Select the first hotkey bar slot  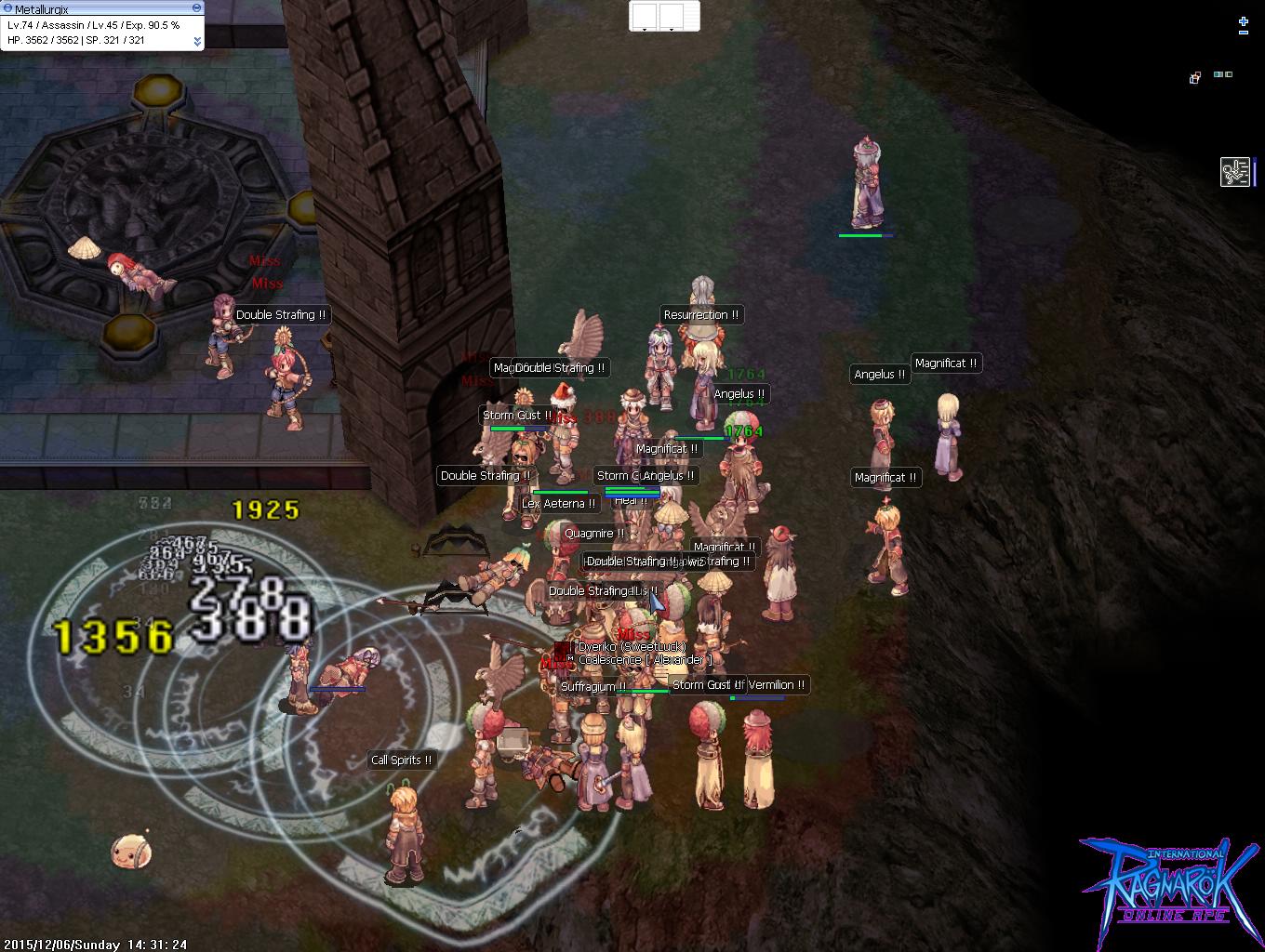click(646, 16)
